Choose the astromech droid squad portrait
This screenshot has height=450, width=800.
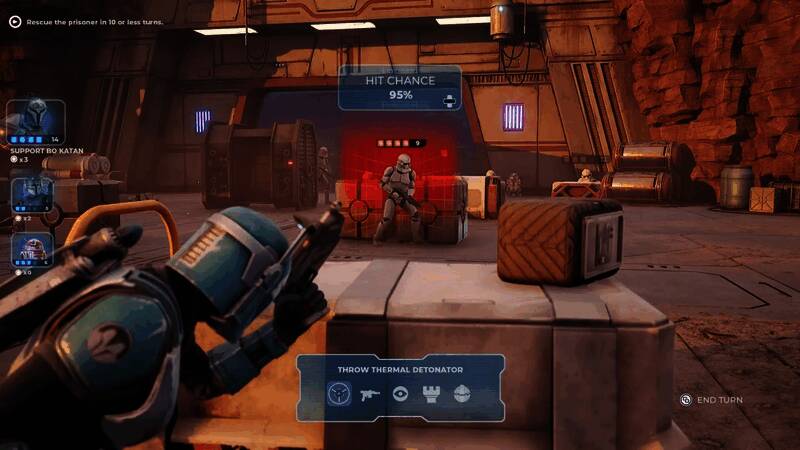coord(31,250)
